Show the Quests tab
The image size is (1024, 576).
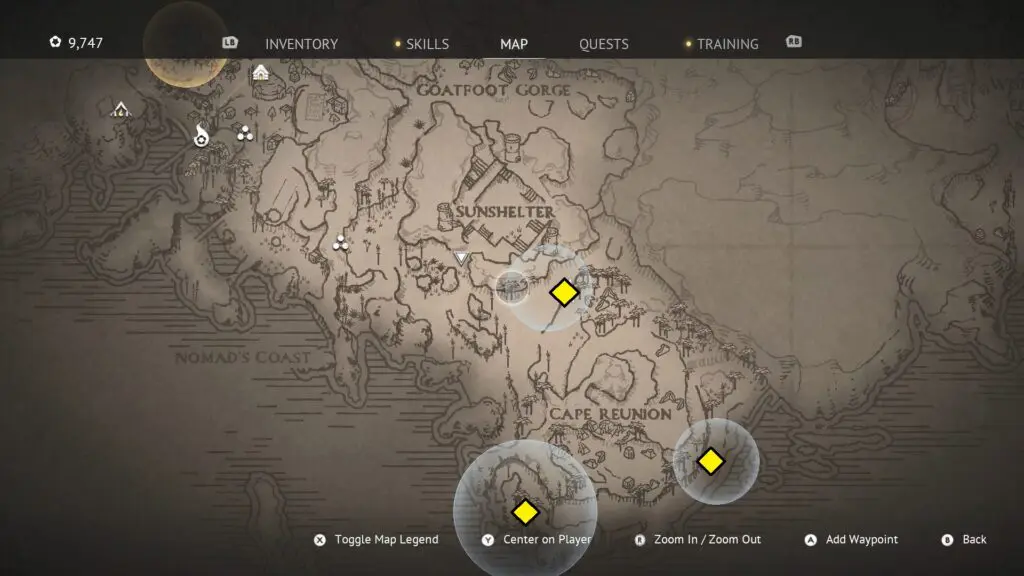pos(604,44)
